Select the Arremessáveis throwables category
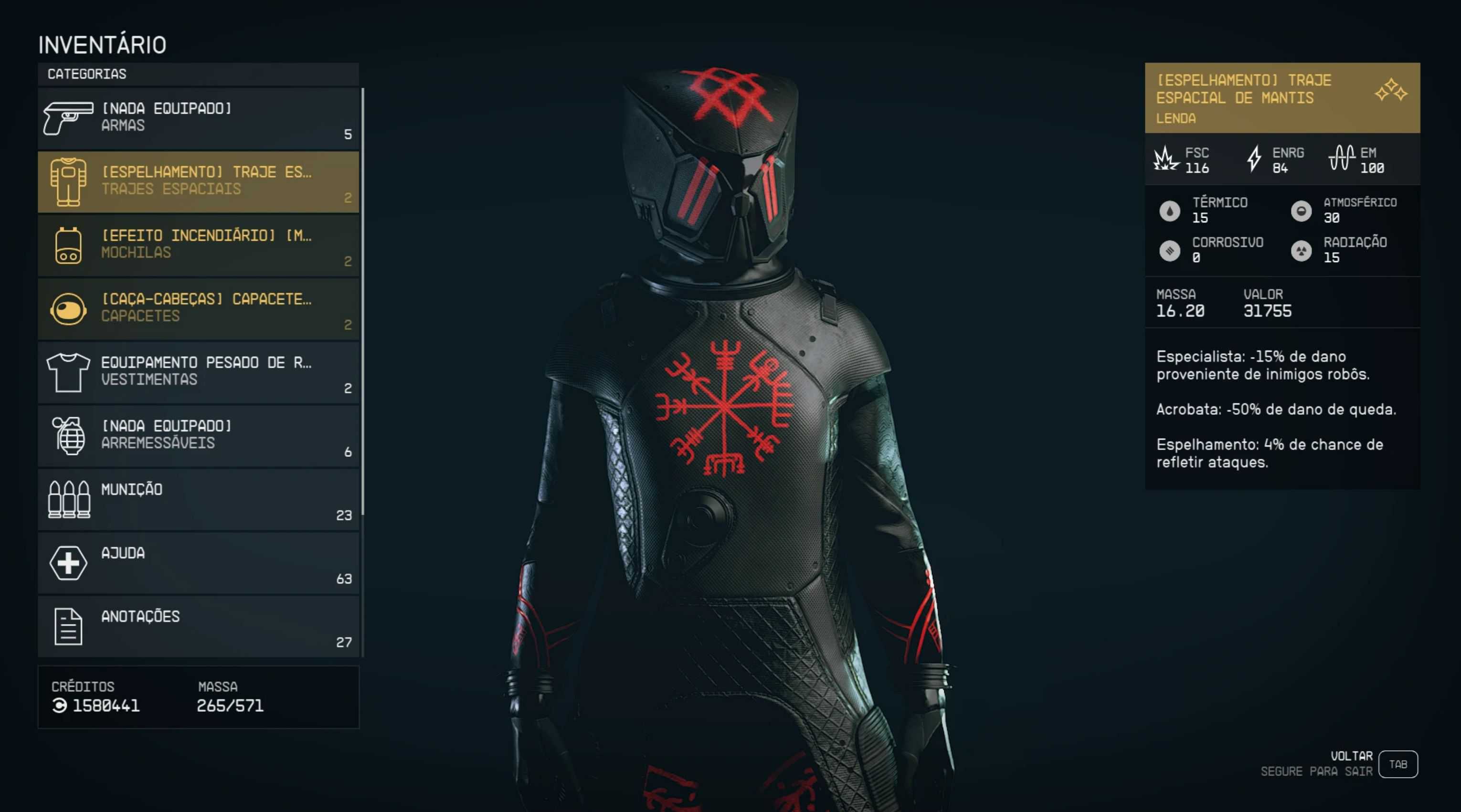Image resolution: width=1461 pixels, height=812 pixels. pos(198,435)
